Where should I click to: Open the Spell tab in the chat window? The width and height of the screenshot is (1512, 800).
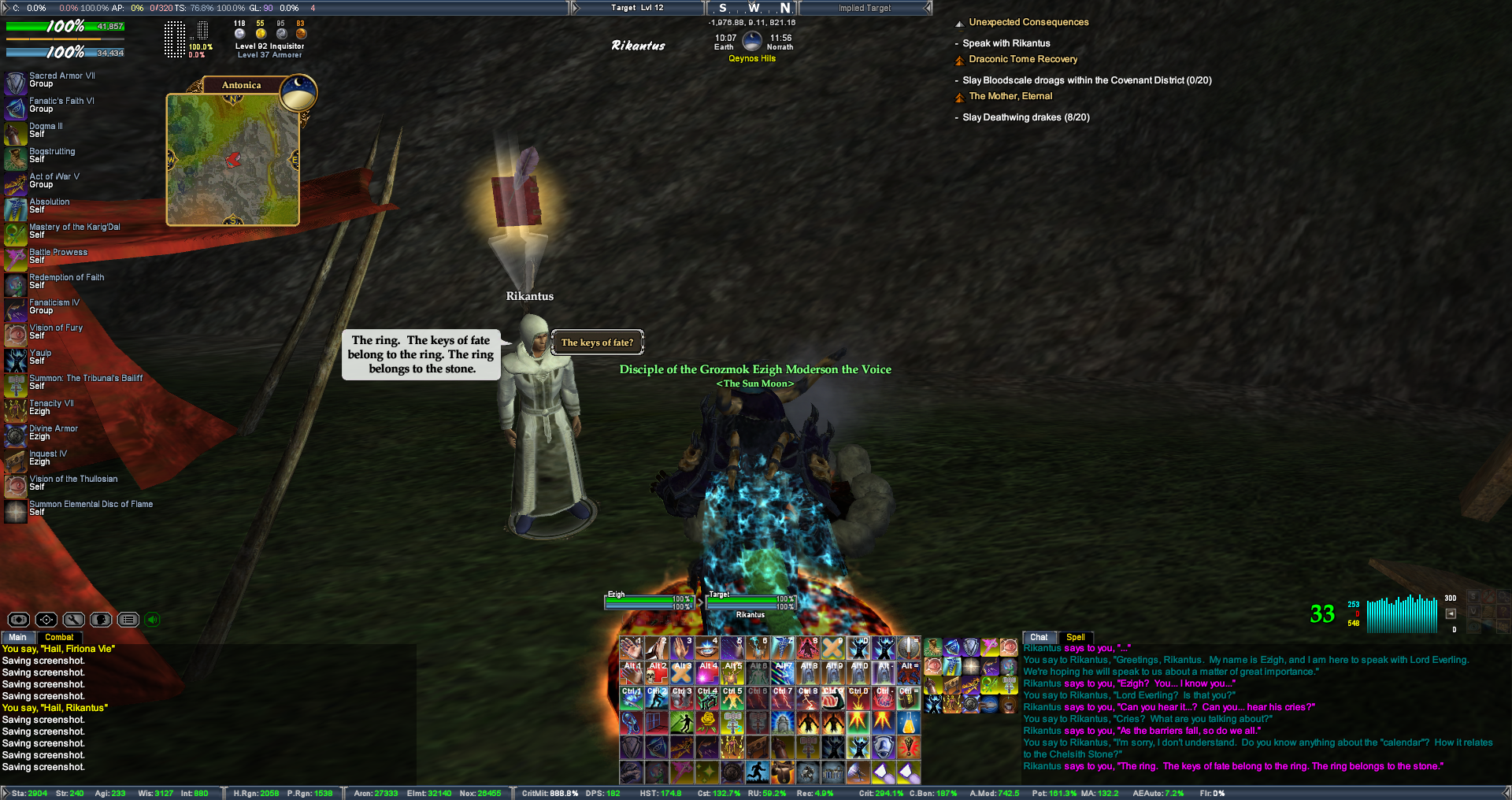tap(1075, 637)
